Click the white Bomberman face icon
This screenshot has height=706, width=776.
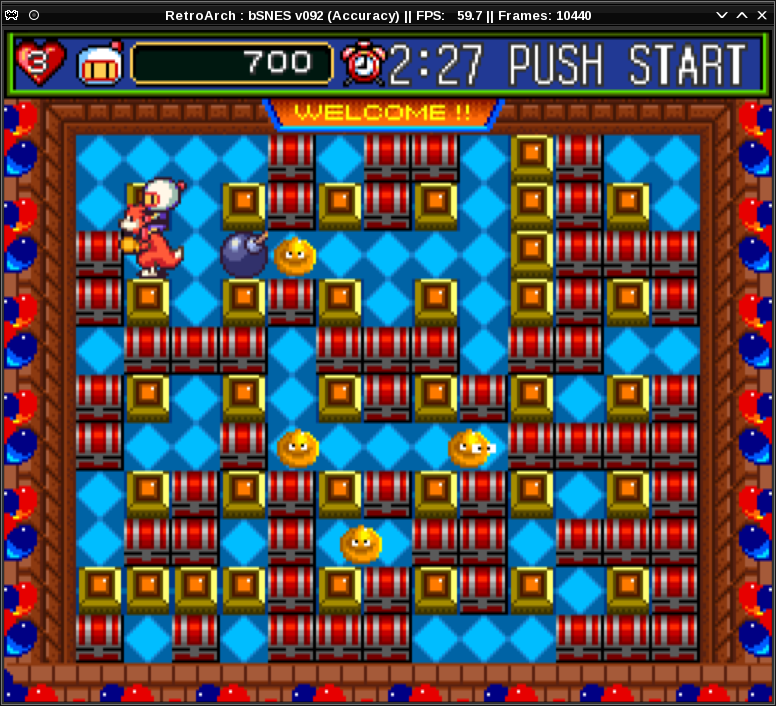click(99, 64)
